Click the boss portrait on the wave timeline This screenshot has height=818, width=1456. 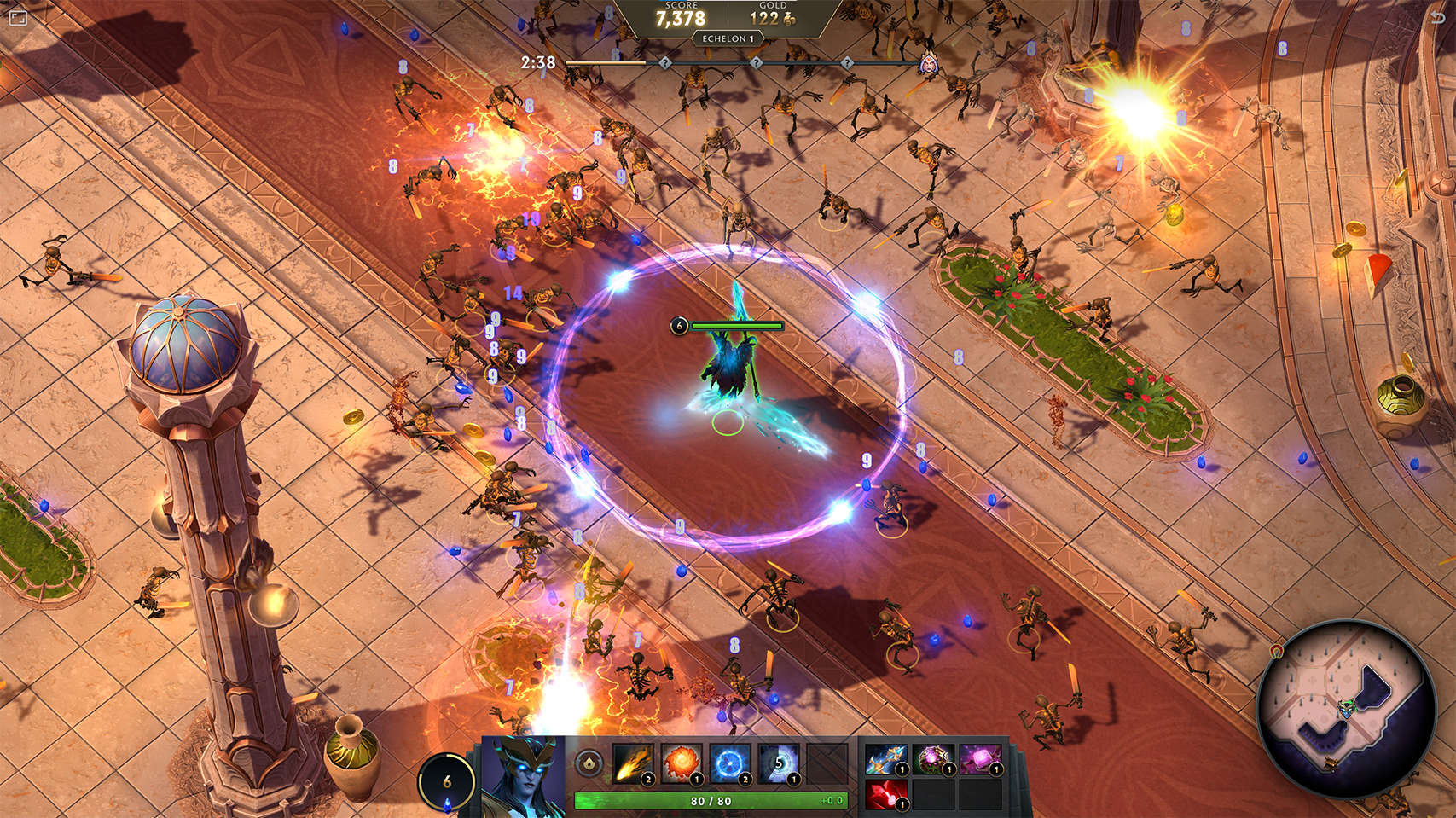point(928,63)
